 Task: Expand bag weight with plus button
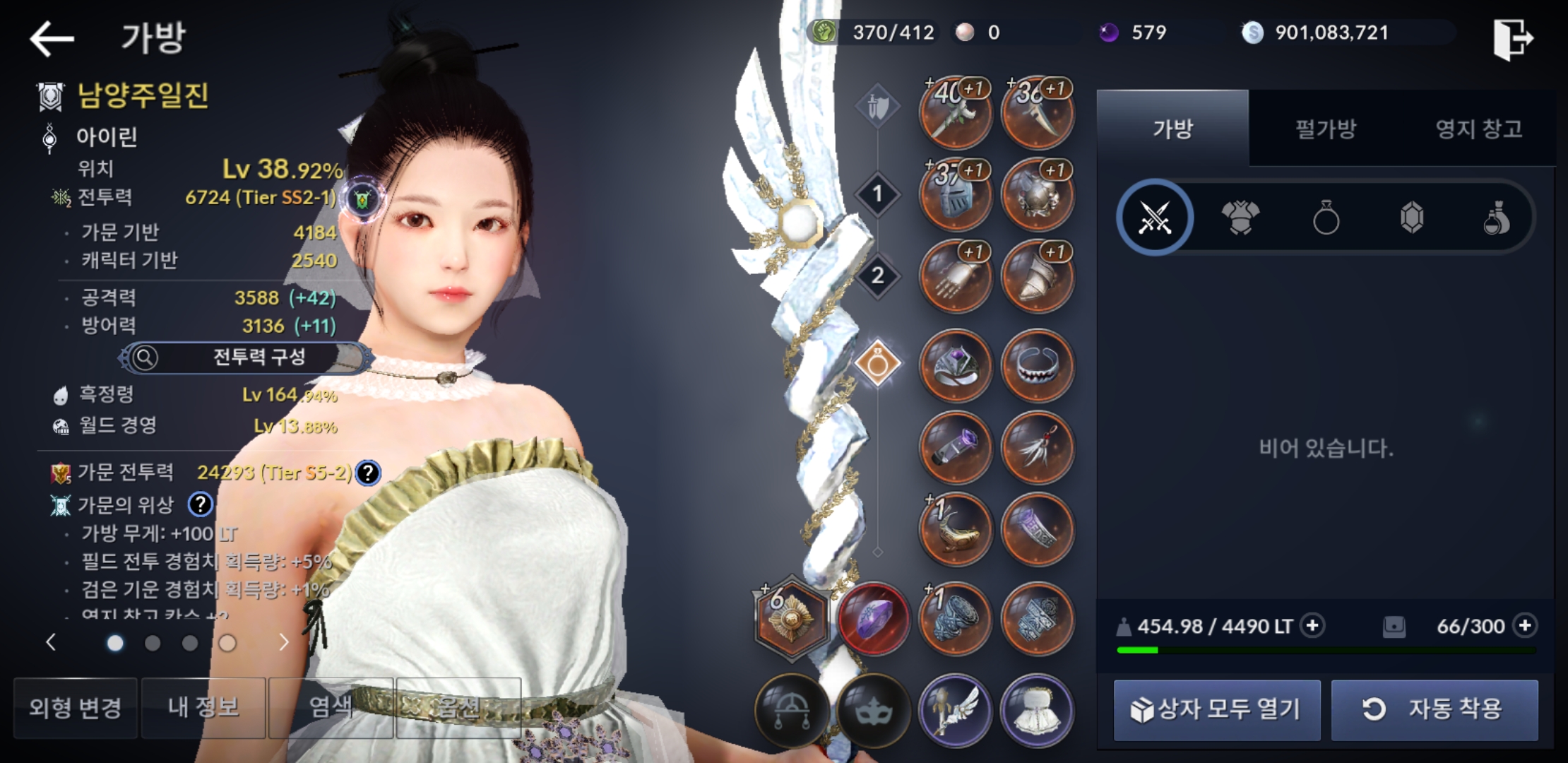point(1312,626)
